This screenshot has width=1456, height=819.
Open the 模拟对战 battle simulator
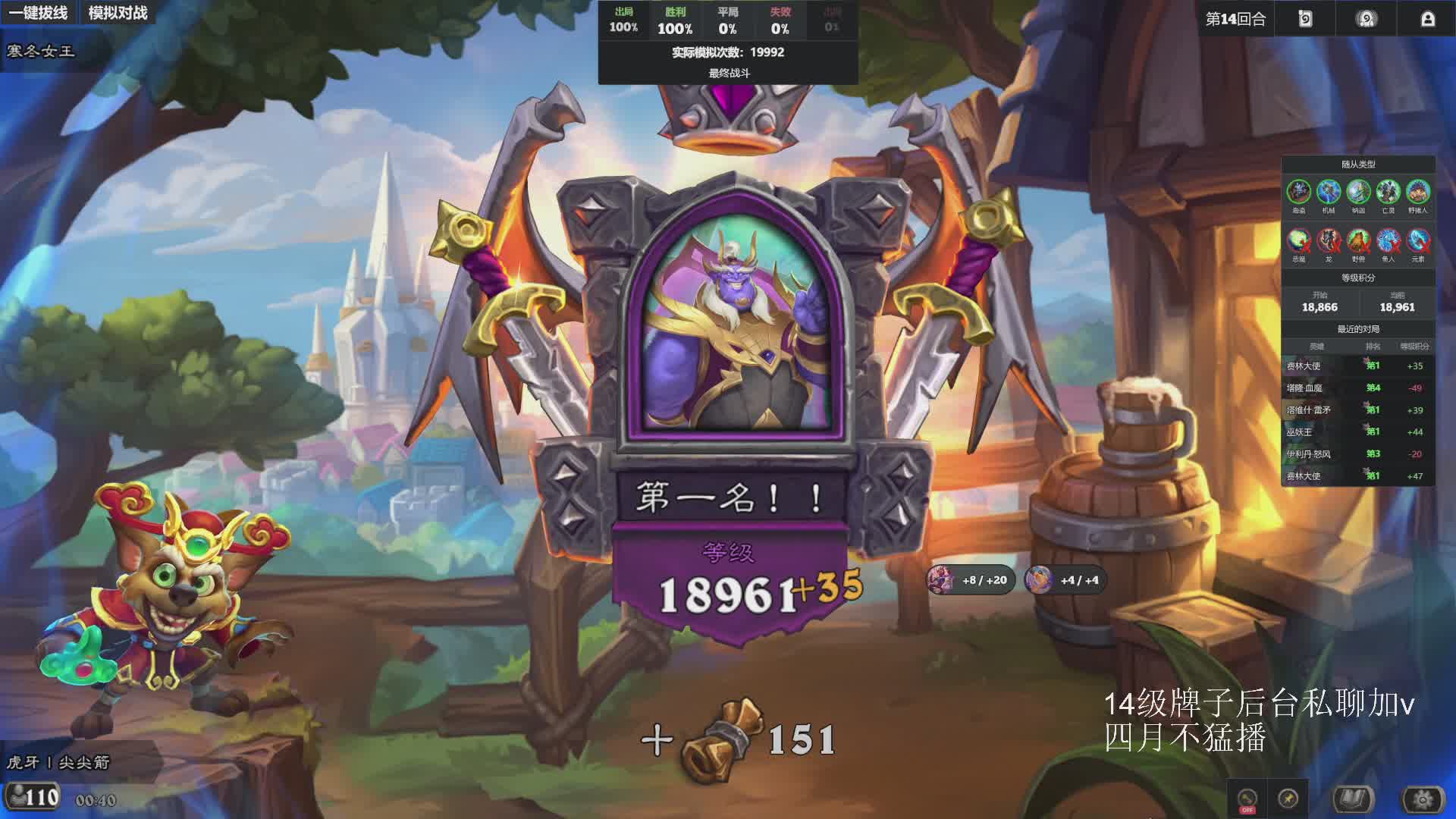118,13
